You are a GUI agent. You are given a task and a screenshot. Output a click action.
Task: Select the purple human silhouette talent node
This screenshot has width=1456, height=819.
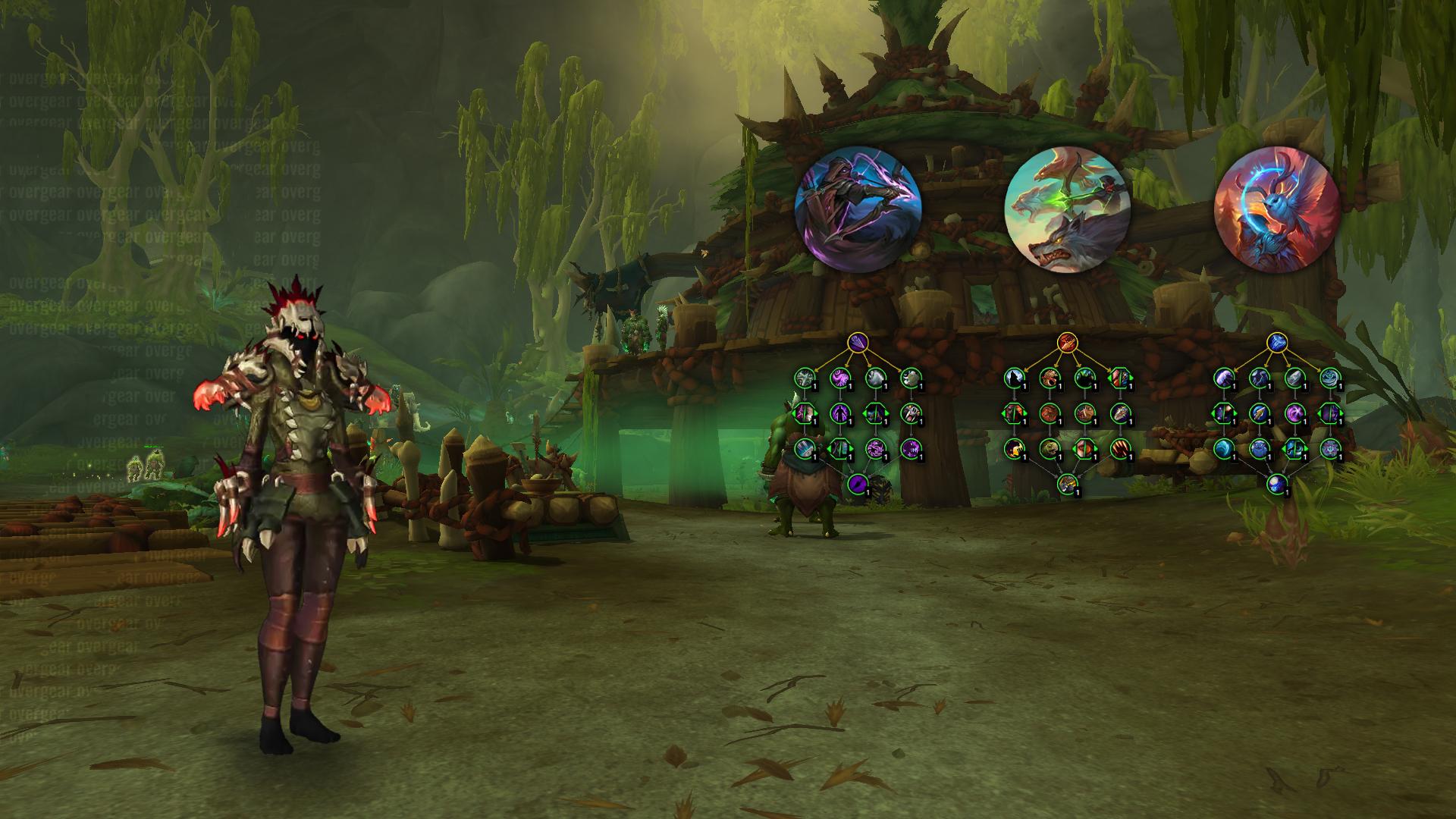tap(839, 413)
